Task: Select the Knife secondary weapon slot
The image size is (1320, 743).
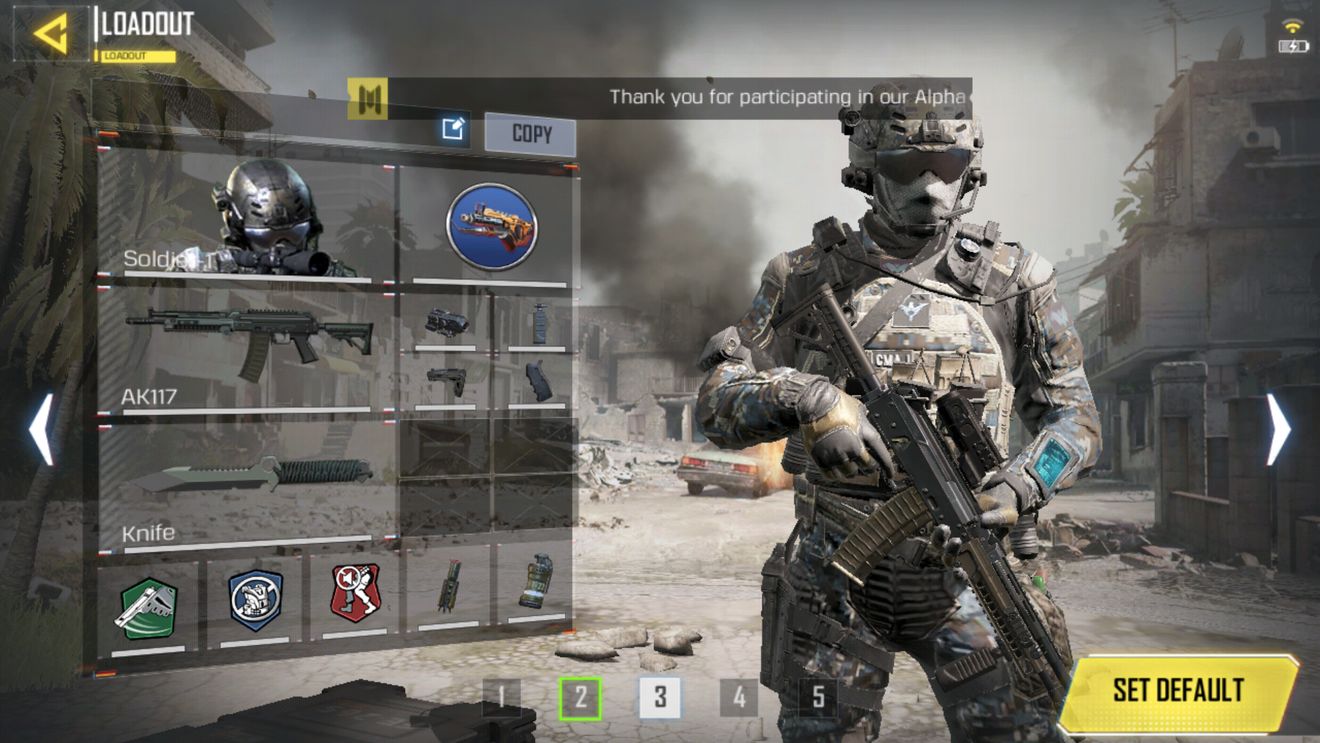Action: (248, 482)
